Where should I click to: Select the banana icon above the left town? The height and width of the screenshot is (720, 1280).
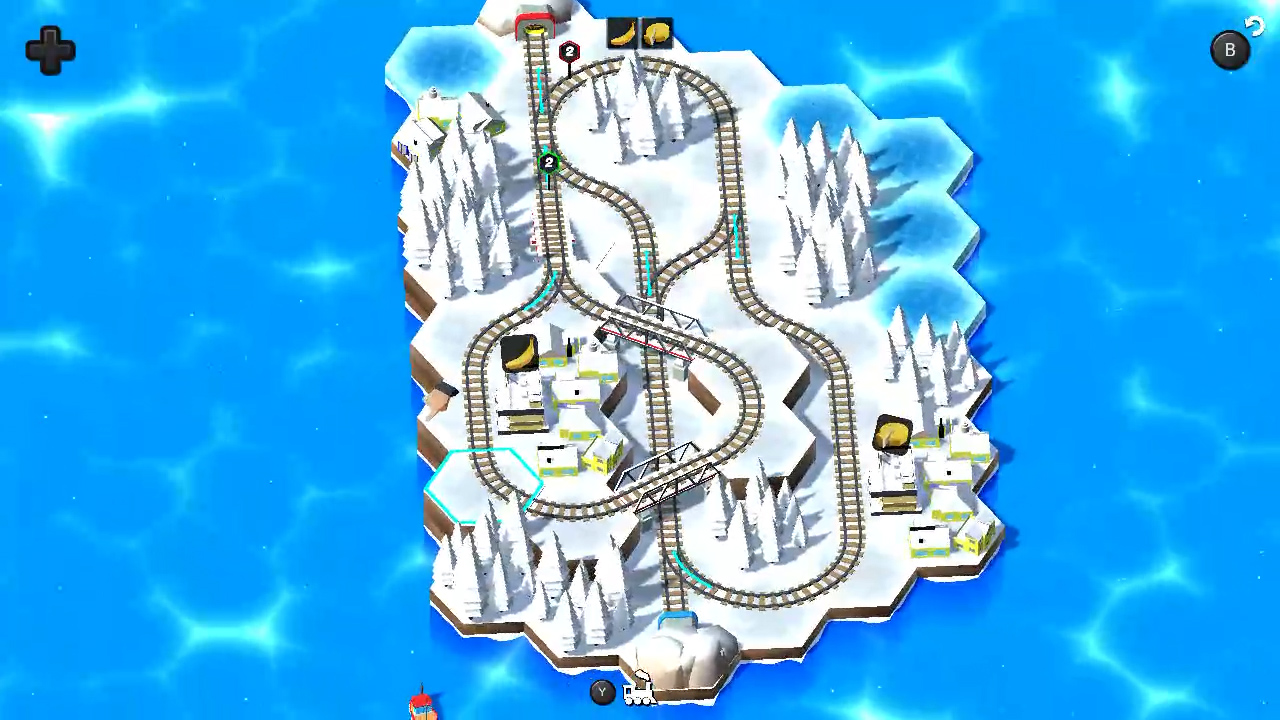tap(519, 352)
